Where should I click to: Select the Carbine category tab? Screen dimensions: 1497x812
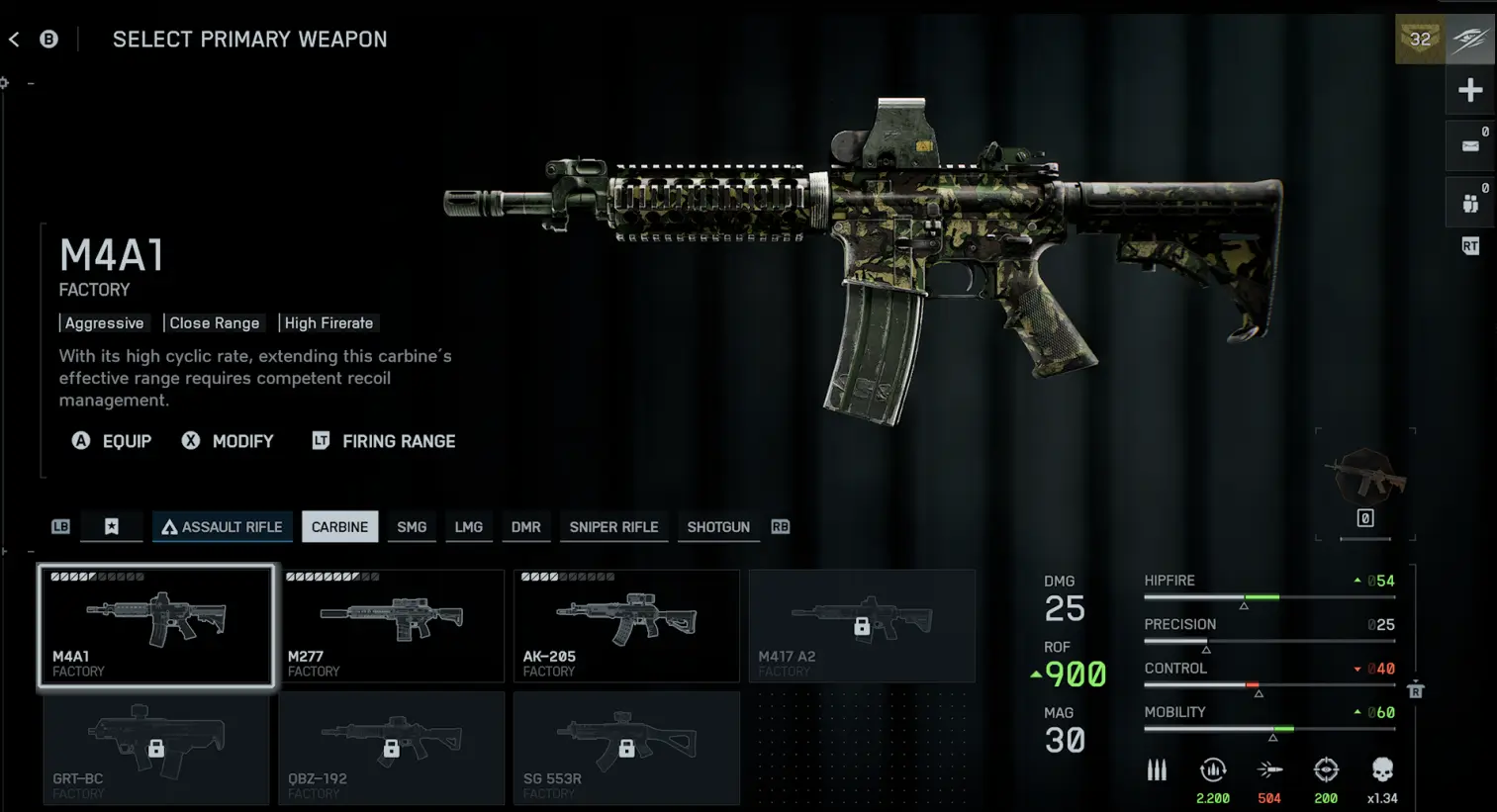pyautogui.click(x=339, y=527)
